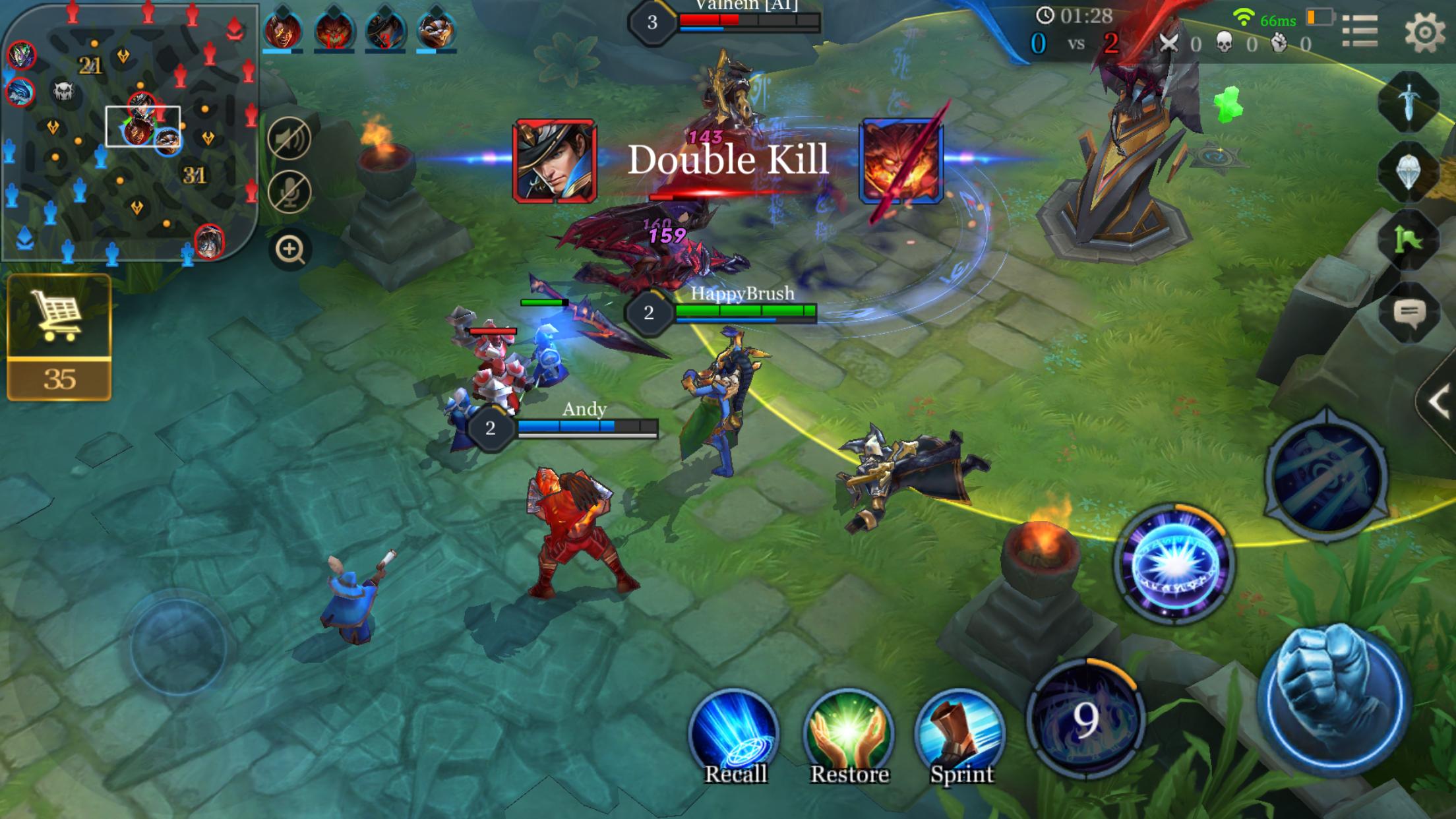Show the scoreboard list icon
The image size is (1456, 819).
coord(1360,30)
